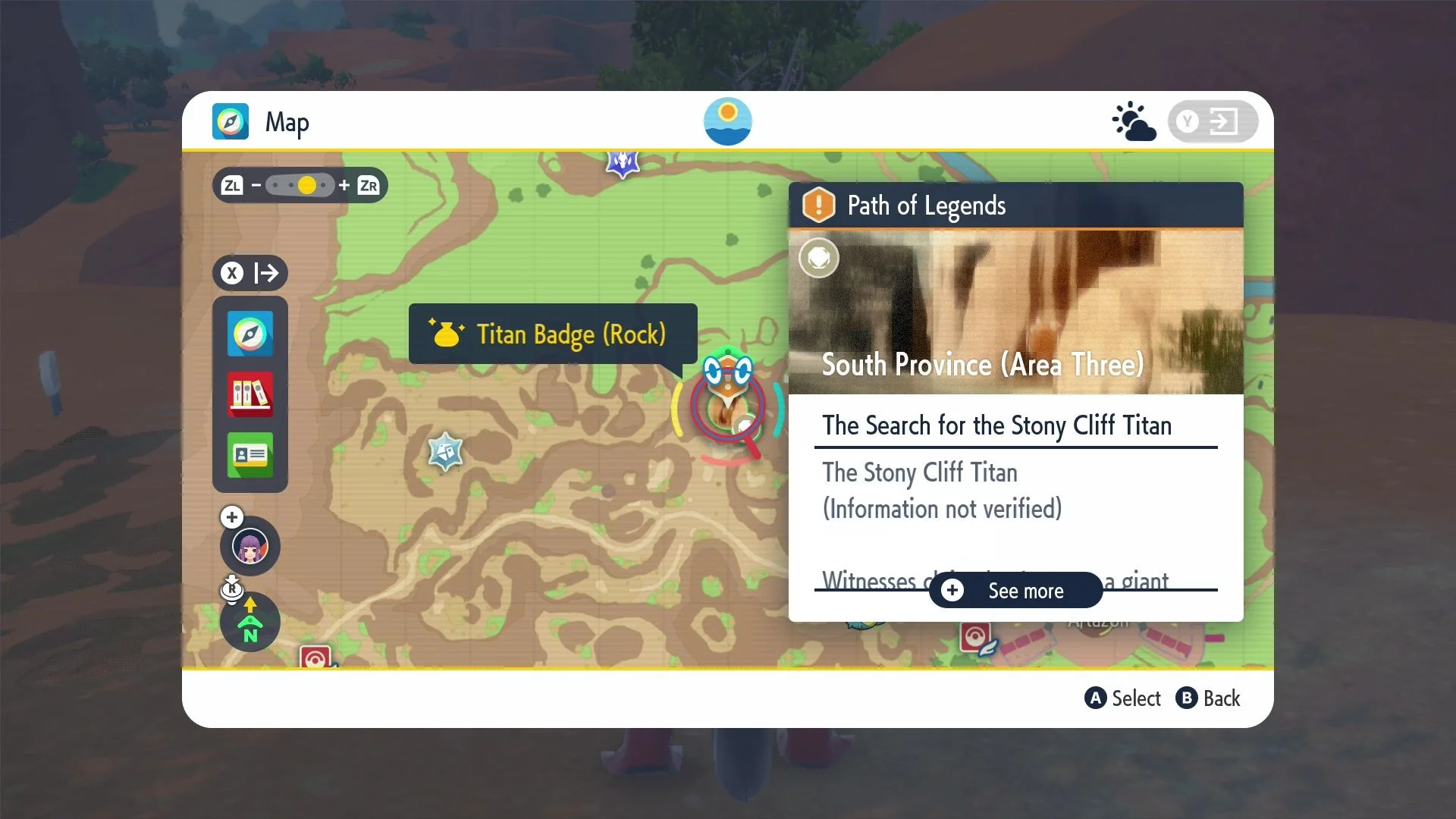Click the plus above the avatar

click(231, 516)
